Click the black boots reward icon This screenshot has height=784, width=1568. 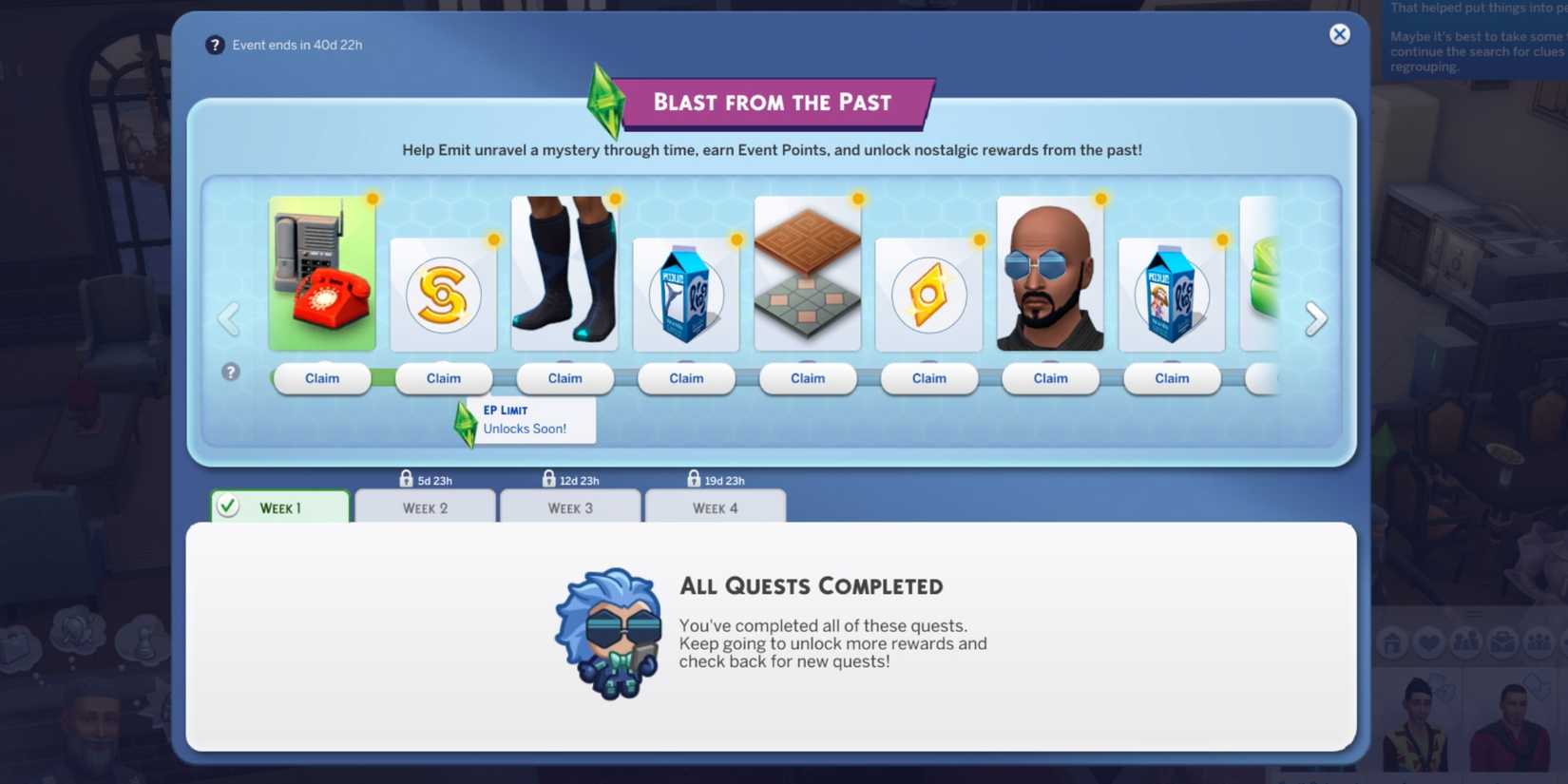click(x=564, y=274)
